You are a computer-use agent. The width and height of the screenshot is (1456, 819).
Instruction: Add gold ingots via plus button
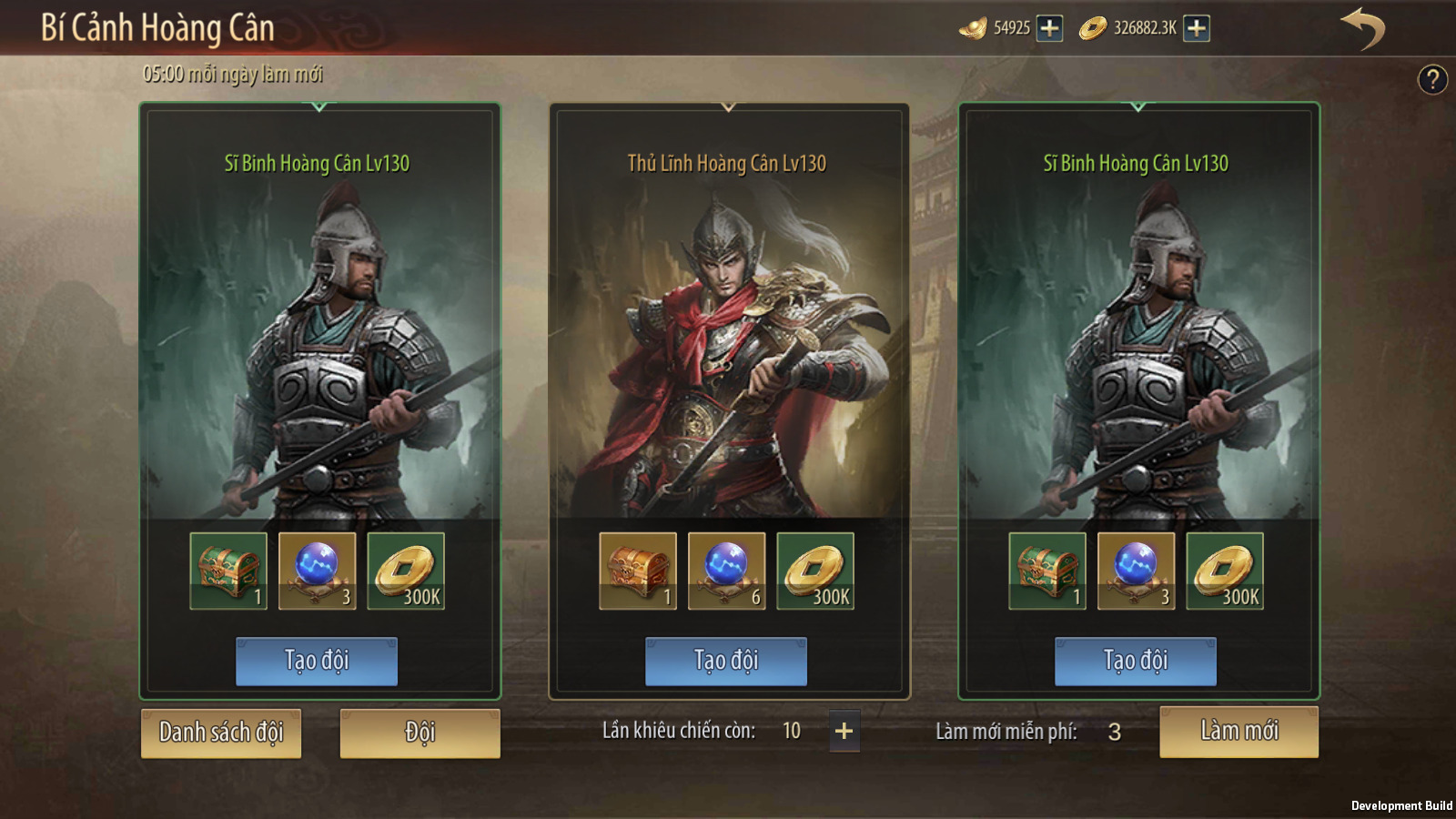pyautogui.click(x=1049, y=28)
